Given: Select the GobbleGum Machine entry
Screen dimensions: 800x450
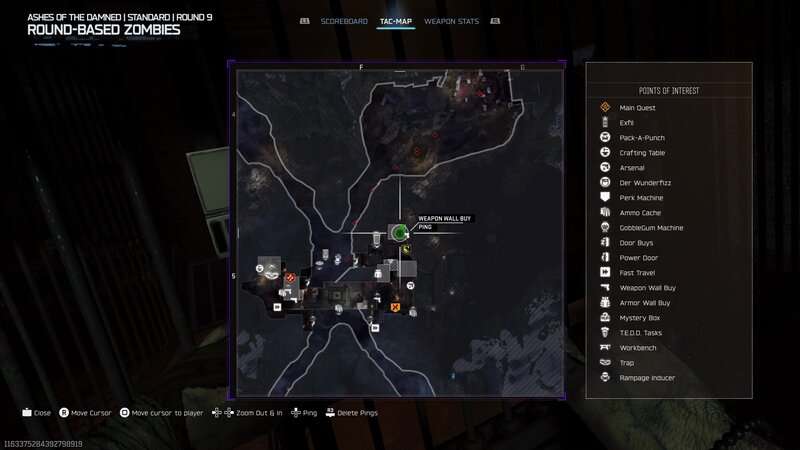Looking at the screenshot, I should pos(651,228).
